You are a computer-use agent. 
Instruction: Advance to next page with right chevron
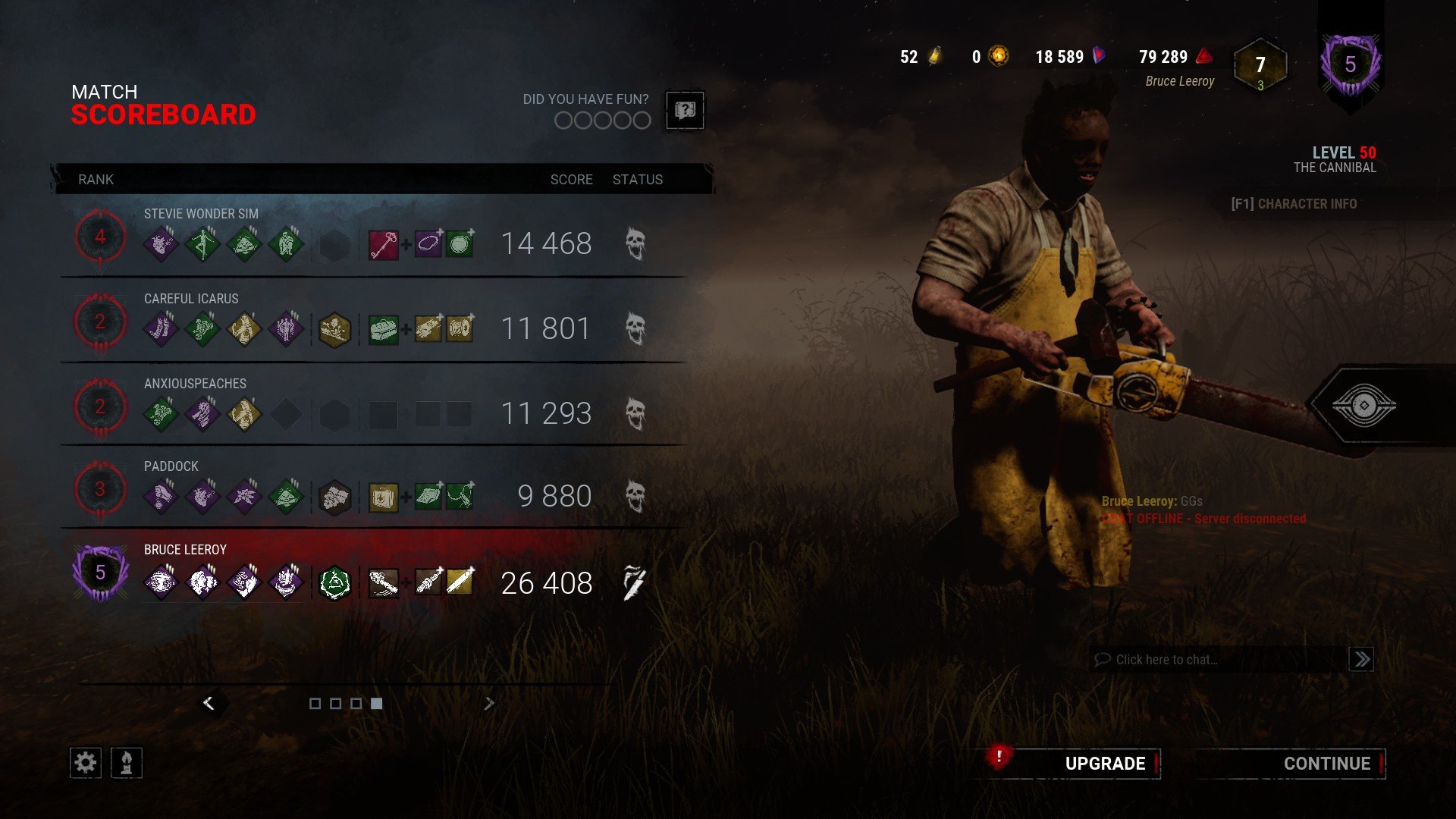click(489, 703)
